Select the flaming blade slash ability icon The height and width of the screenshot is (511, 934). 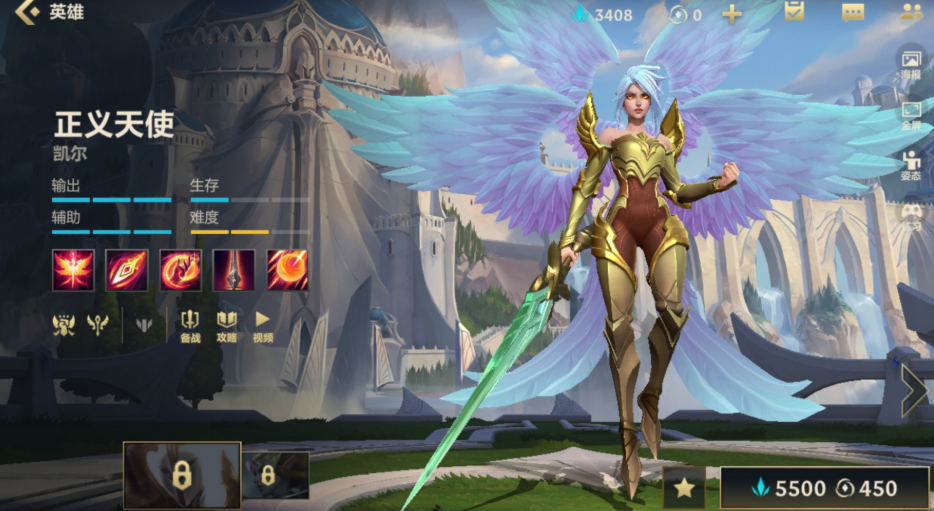pyautogui.click(x=127, y=270)
